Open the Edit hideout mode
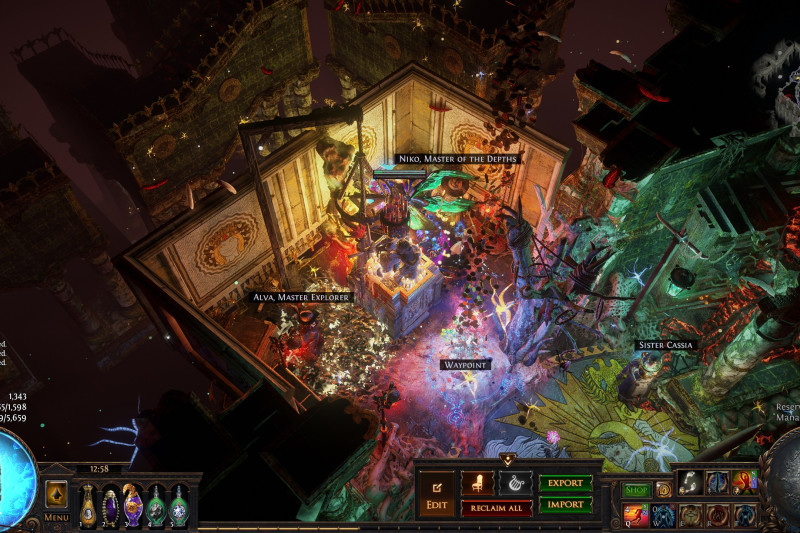Screen dimensions: 800x533 436,493
